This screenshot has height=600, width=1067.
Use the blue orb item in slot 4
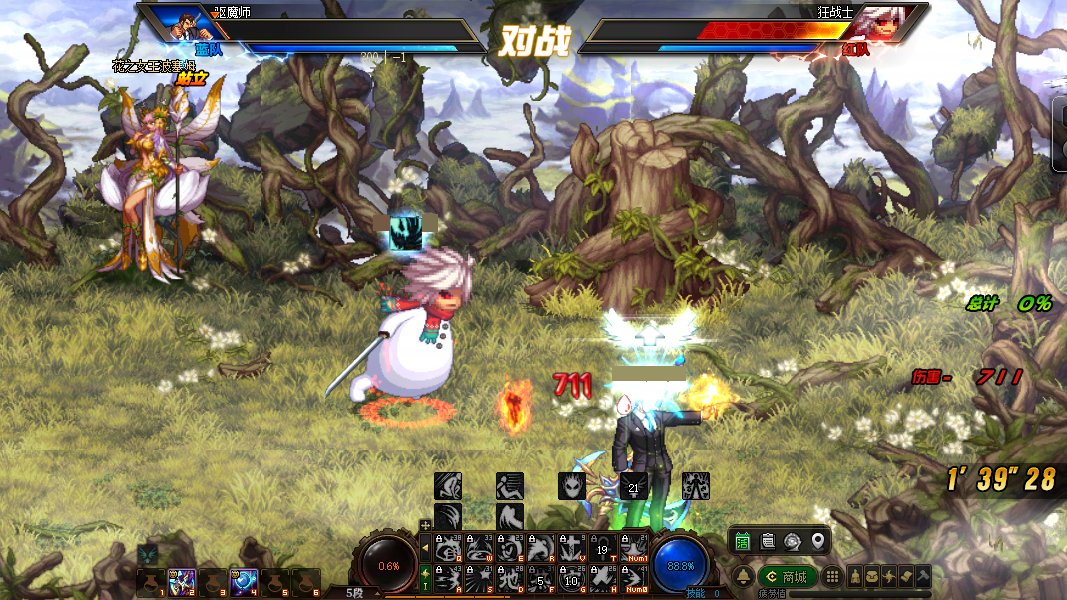click(245, 582)
